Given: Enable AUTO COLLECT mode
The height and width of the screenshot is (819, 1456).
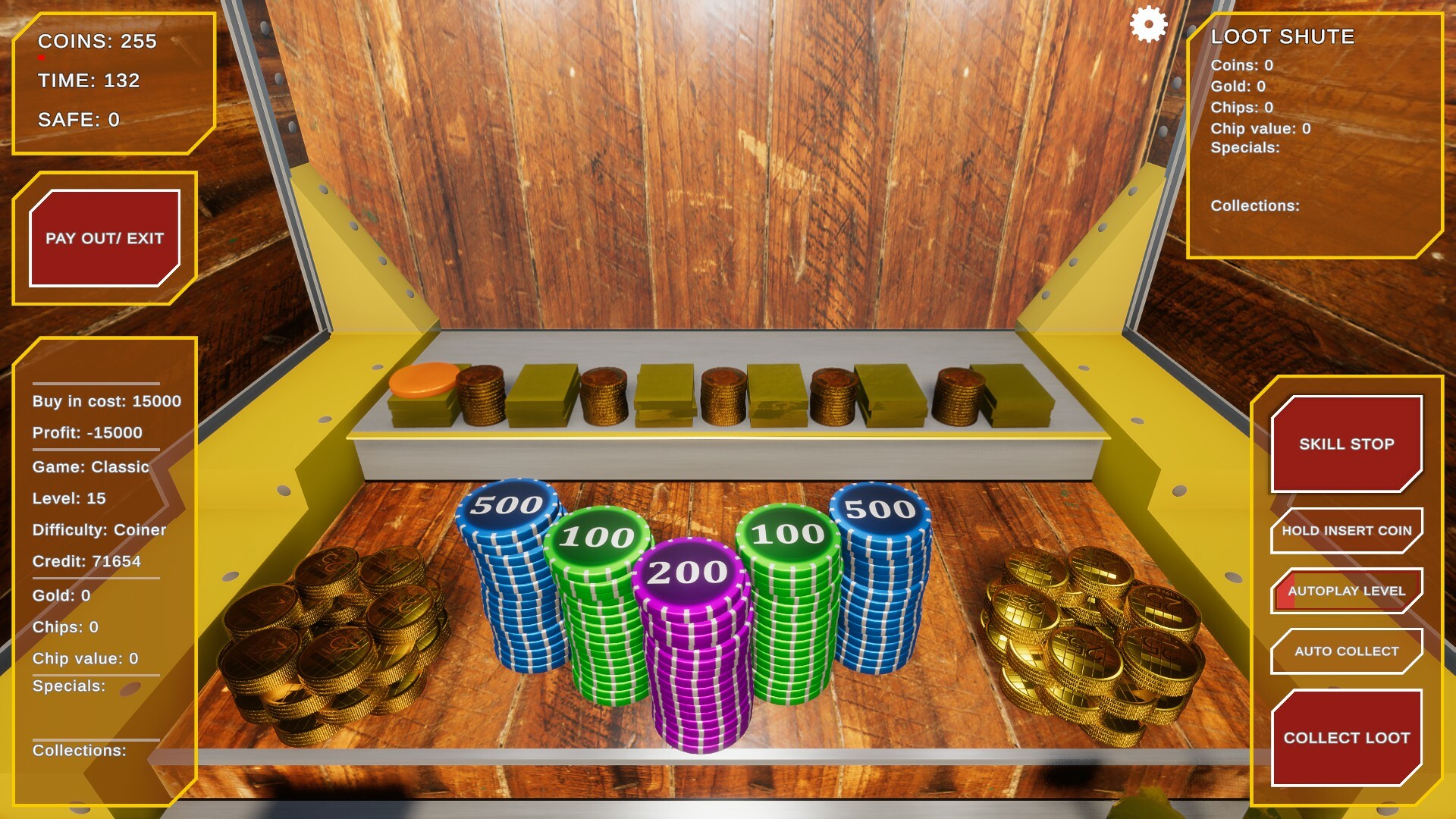Looking at the screenshot, I should click(1345, 651).
